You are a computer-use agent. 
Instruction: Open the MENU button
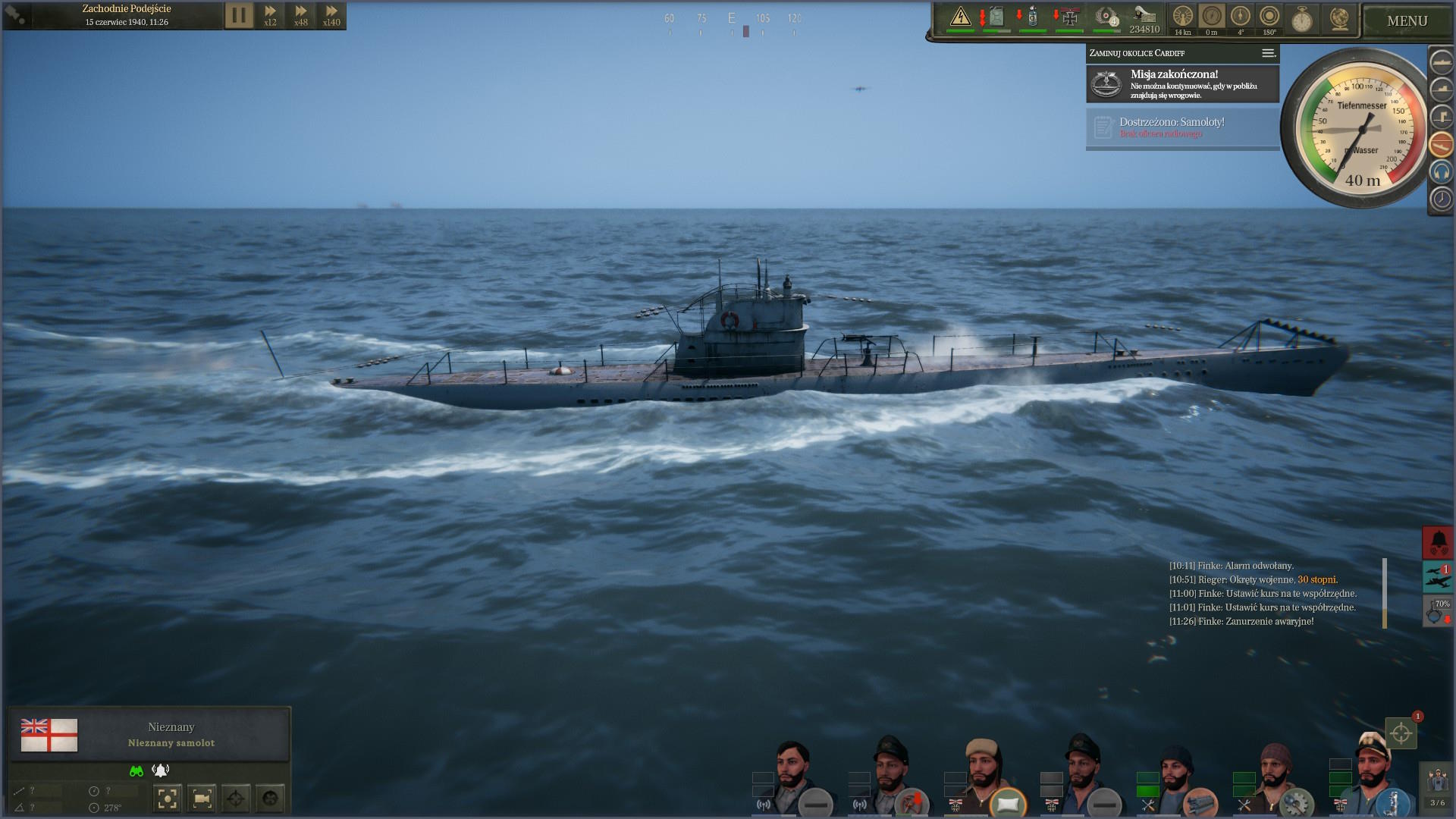point(1407,21)
